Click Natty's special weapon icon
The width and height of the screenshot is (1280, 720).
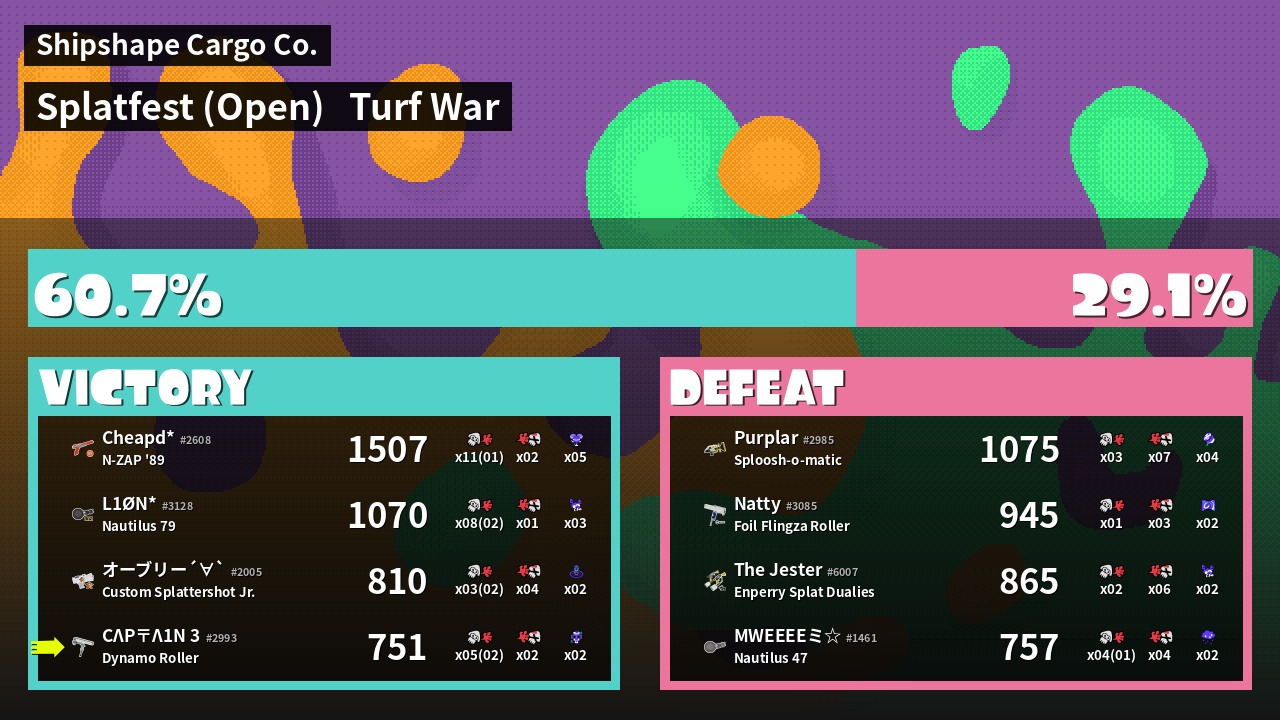pyautogui.click(x=1207, y=505)
